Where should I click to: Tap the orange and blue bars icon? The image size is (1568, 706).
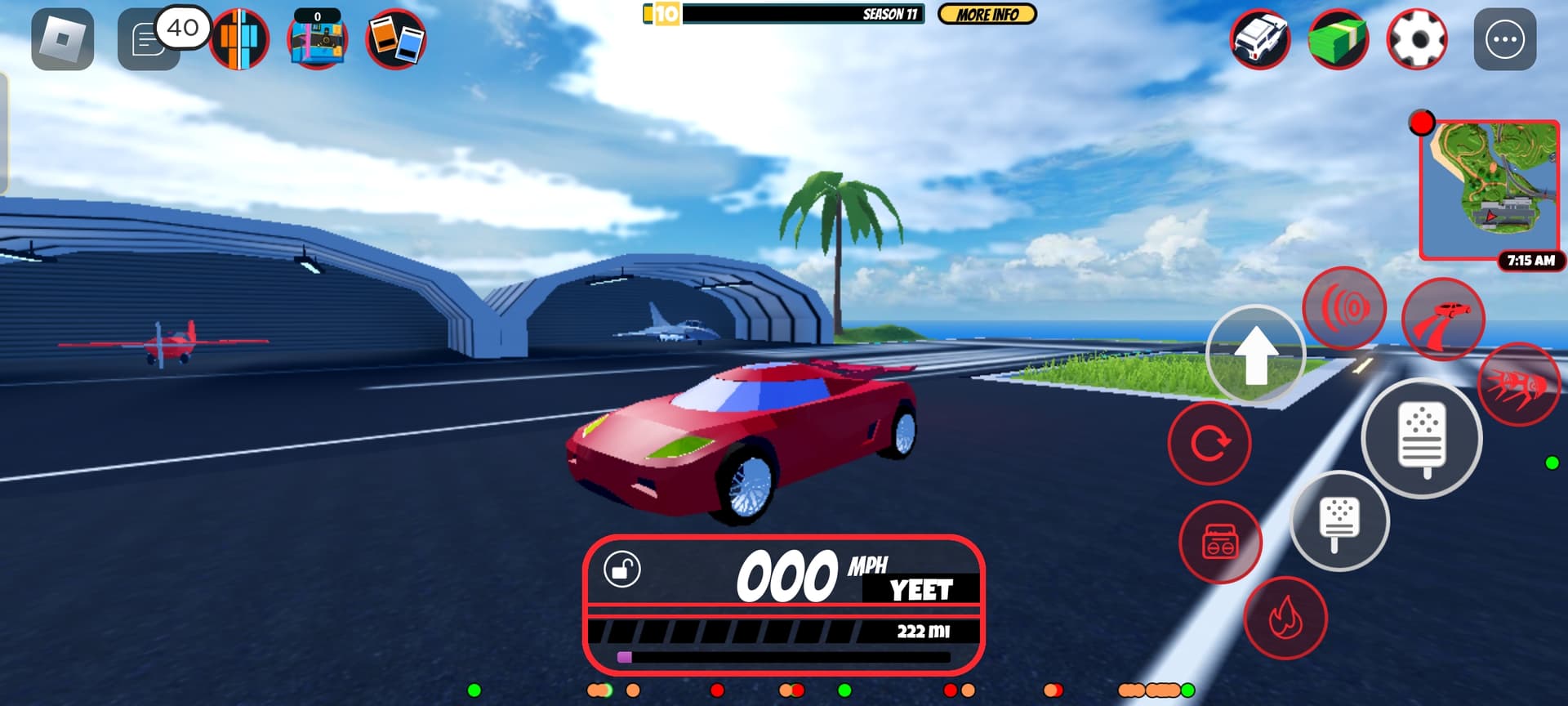(x=239, y=39)
